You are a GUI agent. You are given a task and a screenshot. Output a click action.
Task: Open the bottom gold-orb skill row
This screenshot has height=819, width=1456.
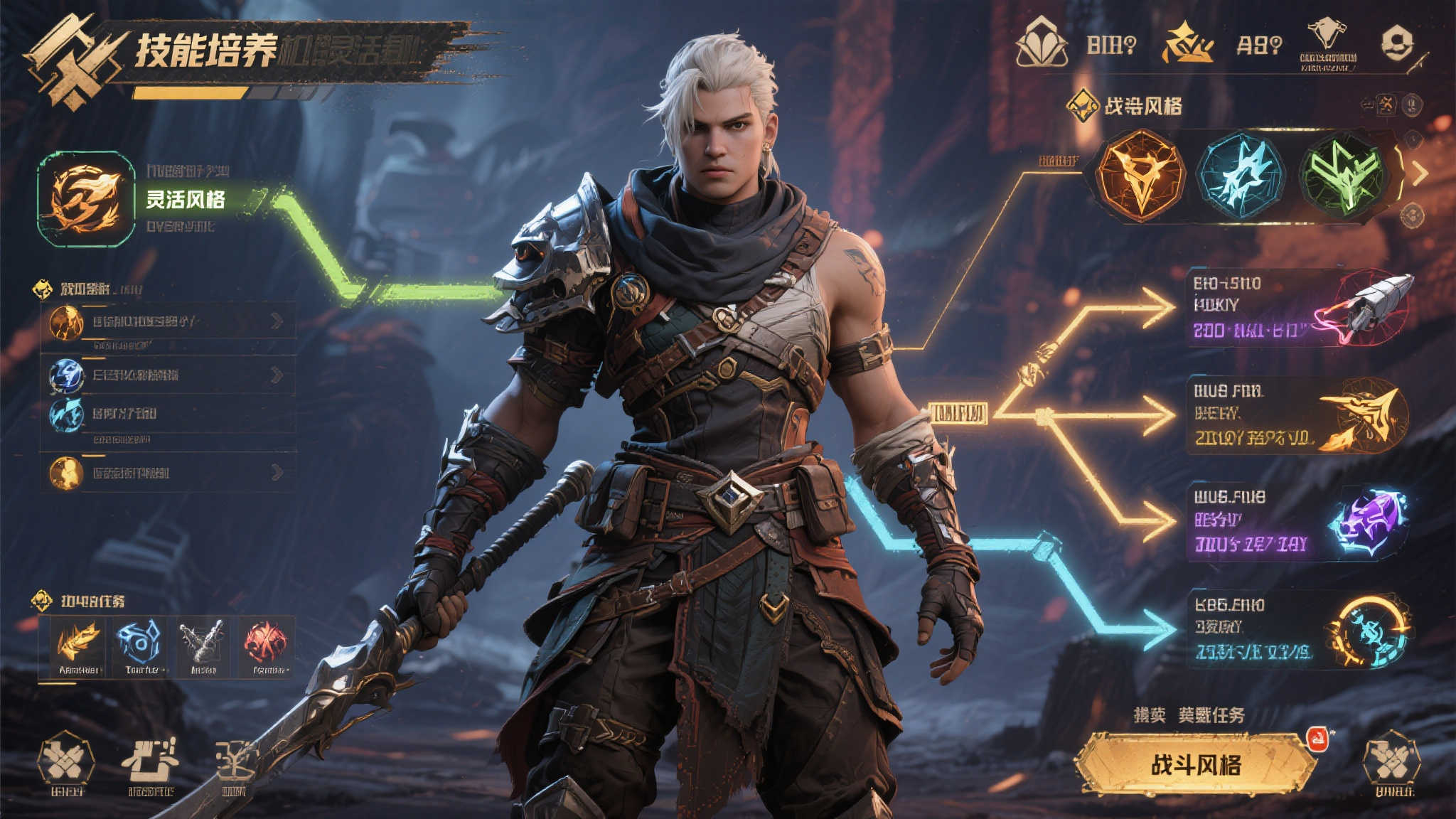pos(168,473)
